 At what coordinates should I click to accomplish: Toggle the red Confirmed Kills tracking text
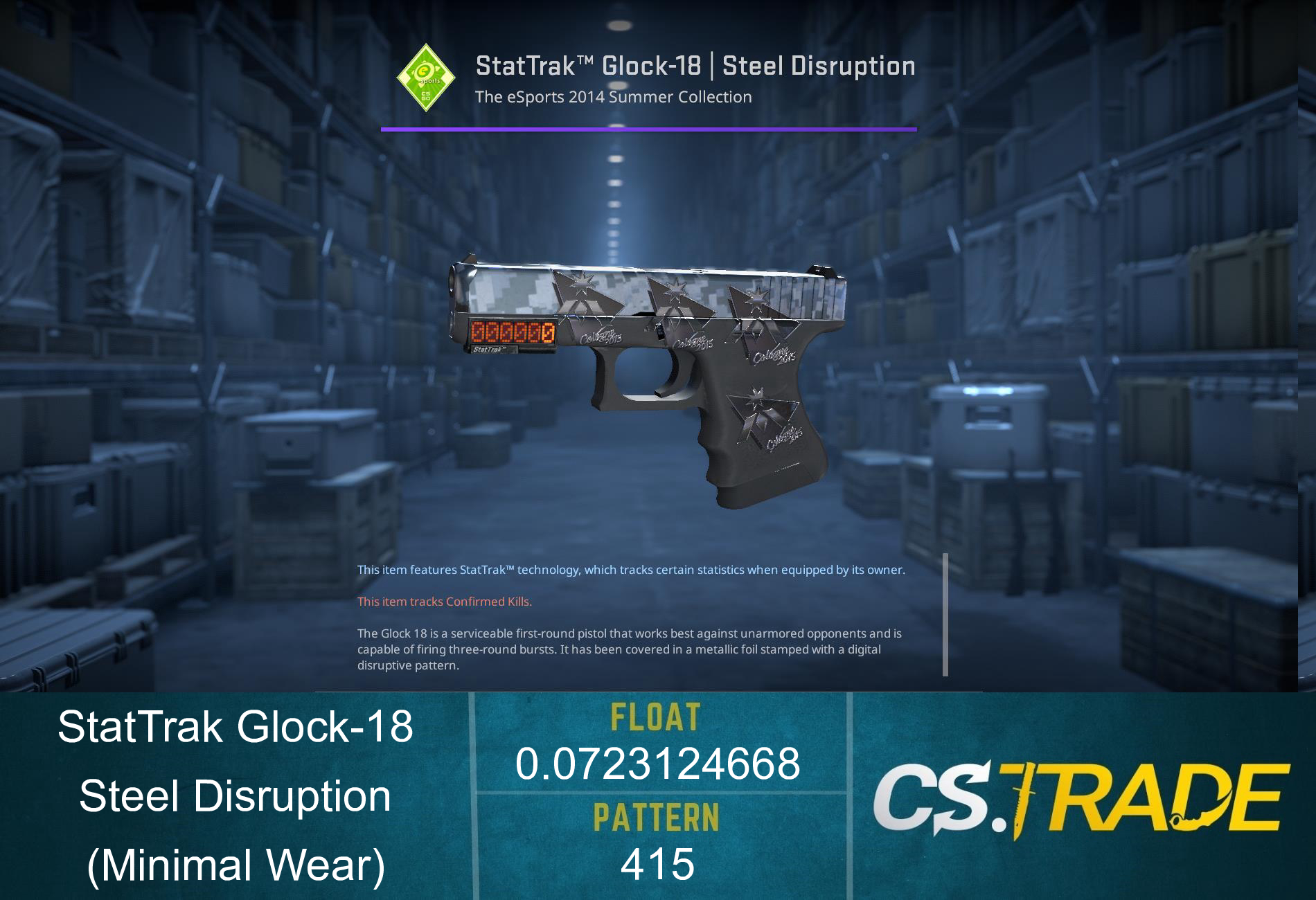click(443, 602)
